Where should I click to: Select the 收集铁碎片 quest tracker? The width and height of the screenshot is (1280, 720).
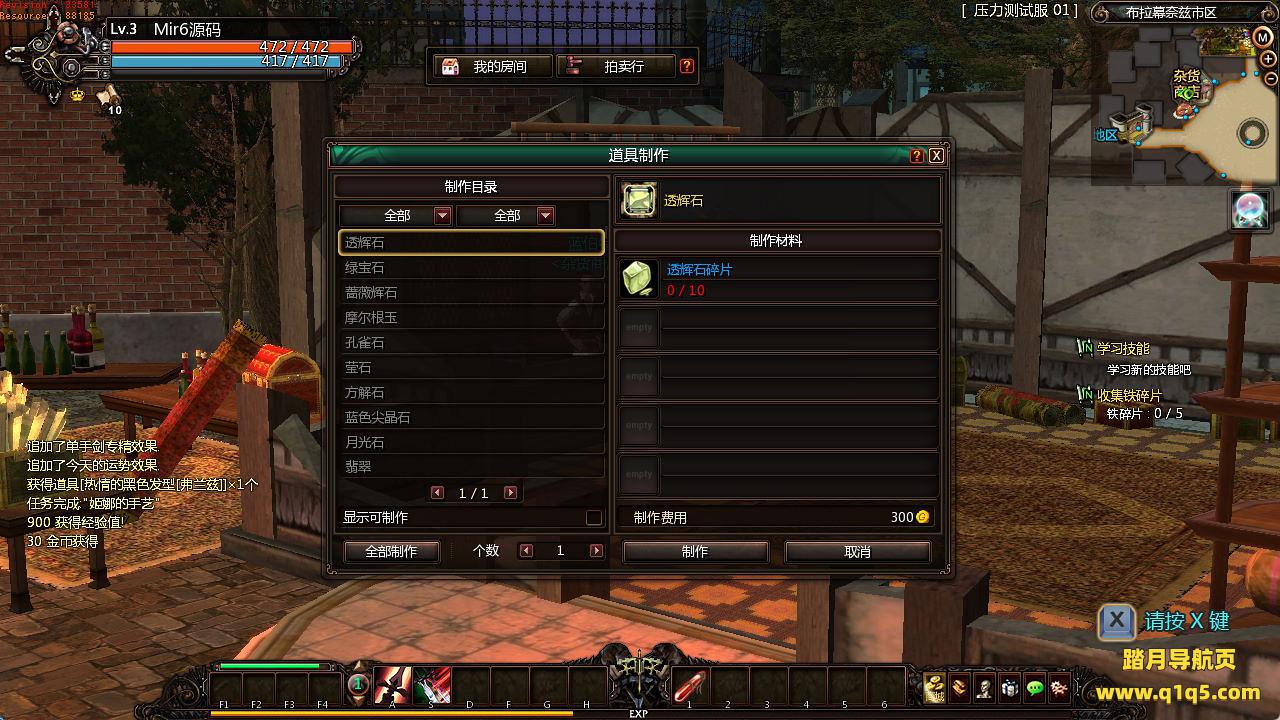(x=1129, y=396)
